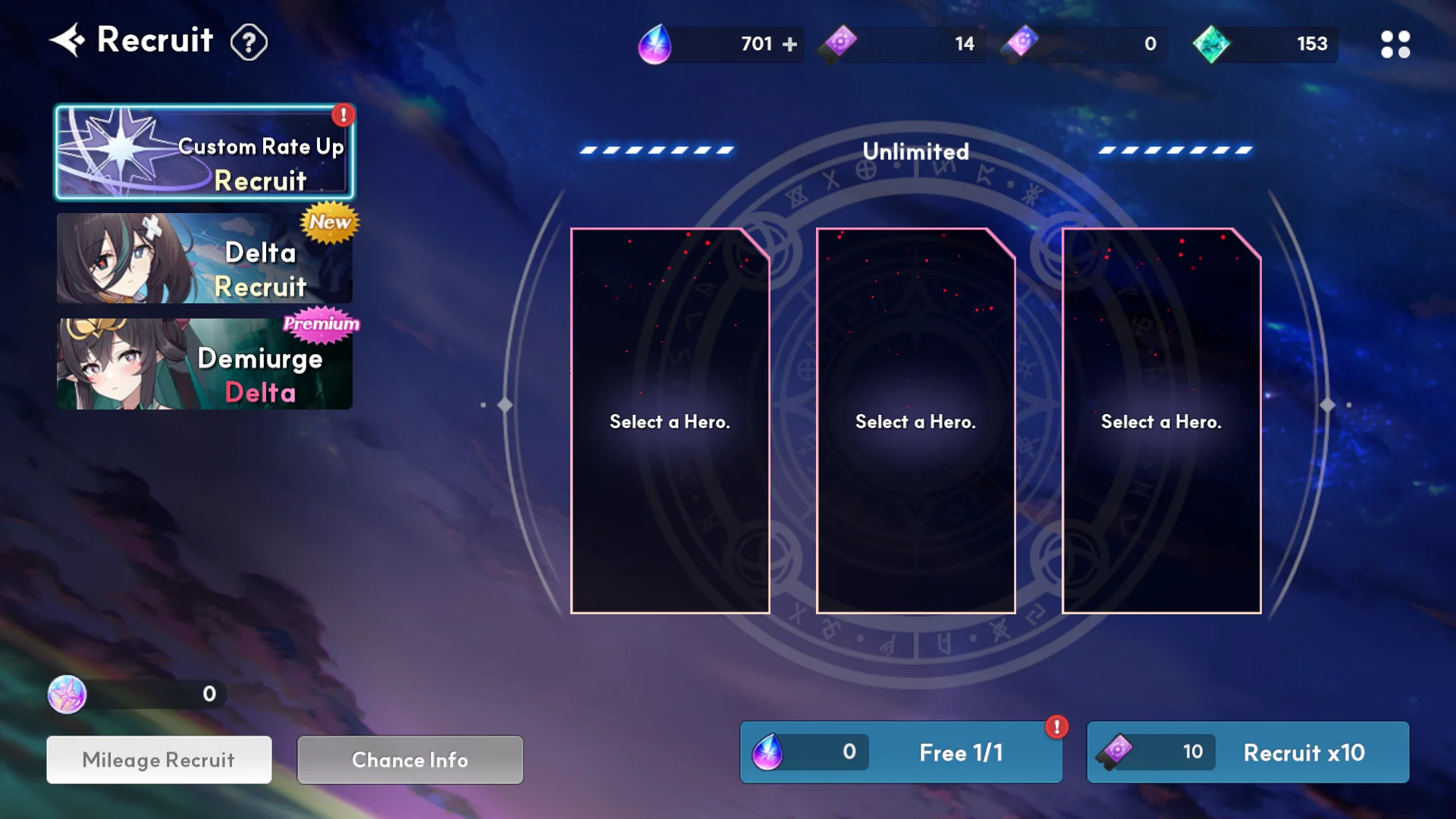Screen dimensions: 1456x819
Task: Switch to the Delta Recruit banner
Action: click(x=205, y=258)
